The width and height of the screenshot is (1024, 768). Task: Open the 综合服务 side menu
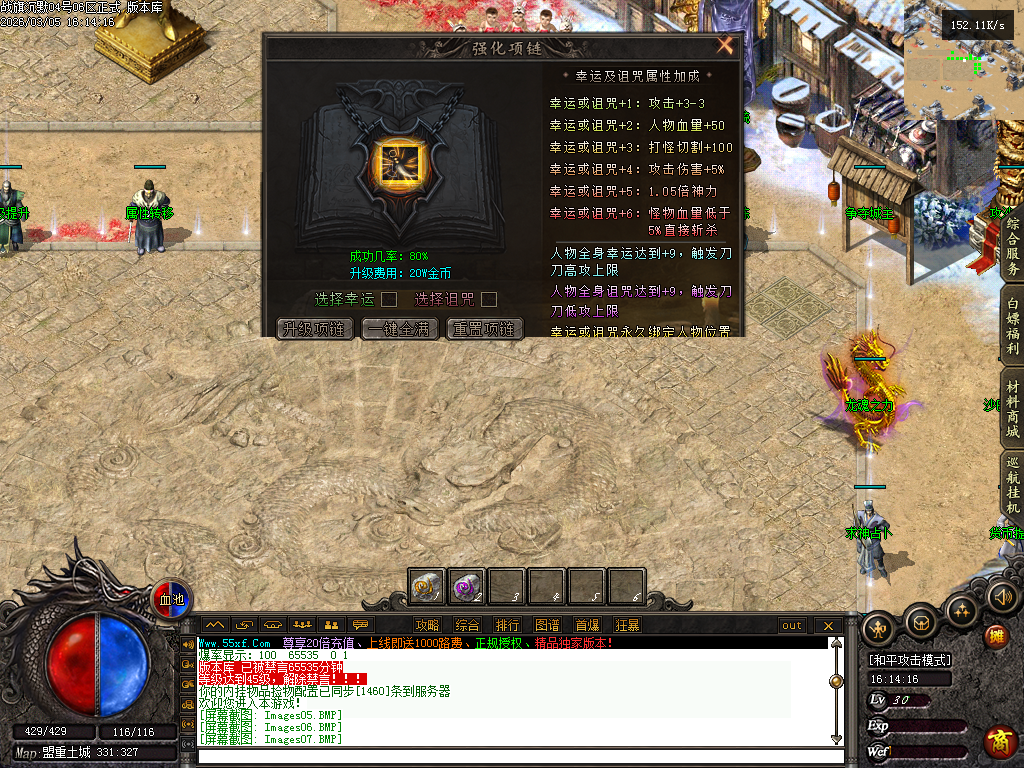1012,247
